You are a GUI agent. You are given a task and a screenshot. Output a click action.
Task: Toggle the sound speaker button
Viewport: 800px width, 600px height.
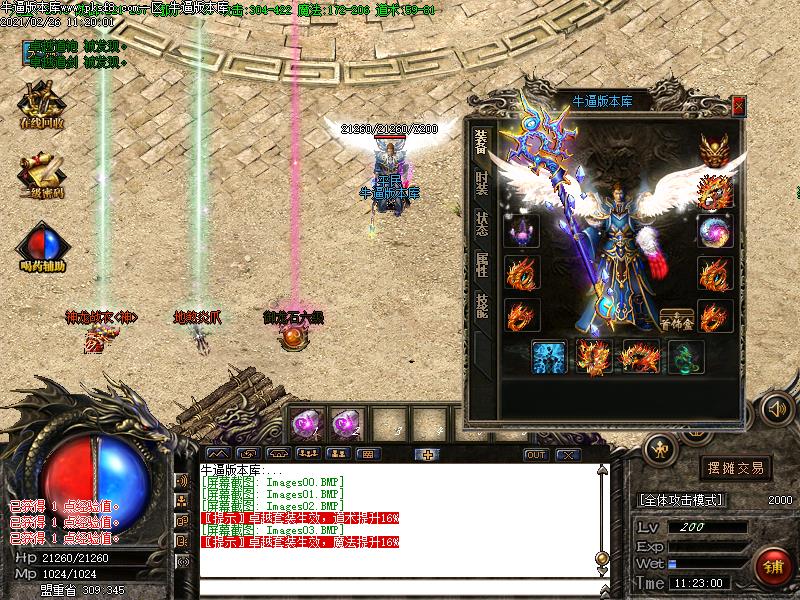click(x=775, y=408)
